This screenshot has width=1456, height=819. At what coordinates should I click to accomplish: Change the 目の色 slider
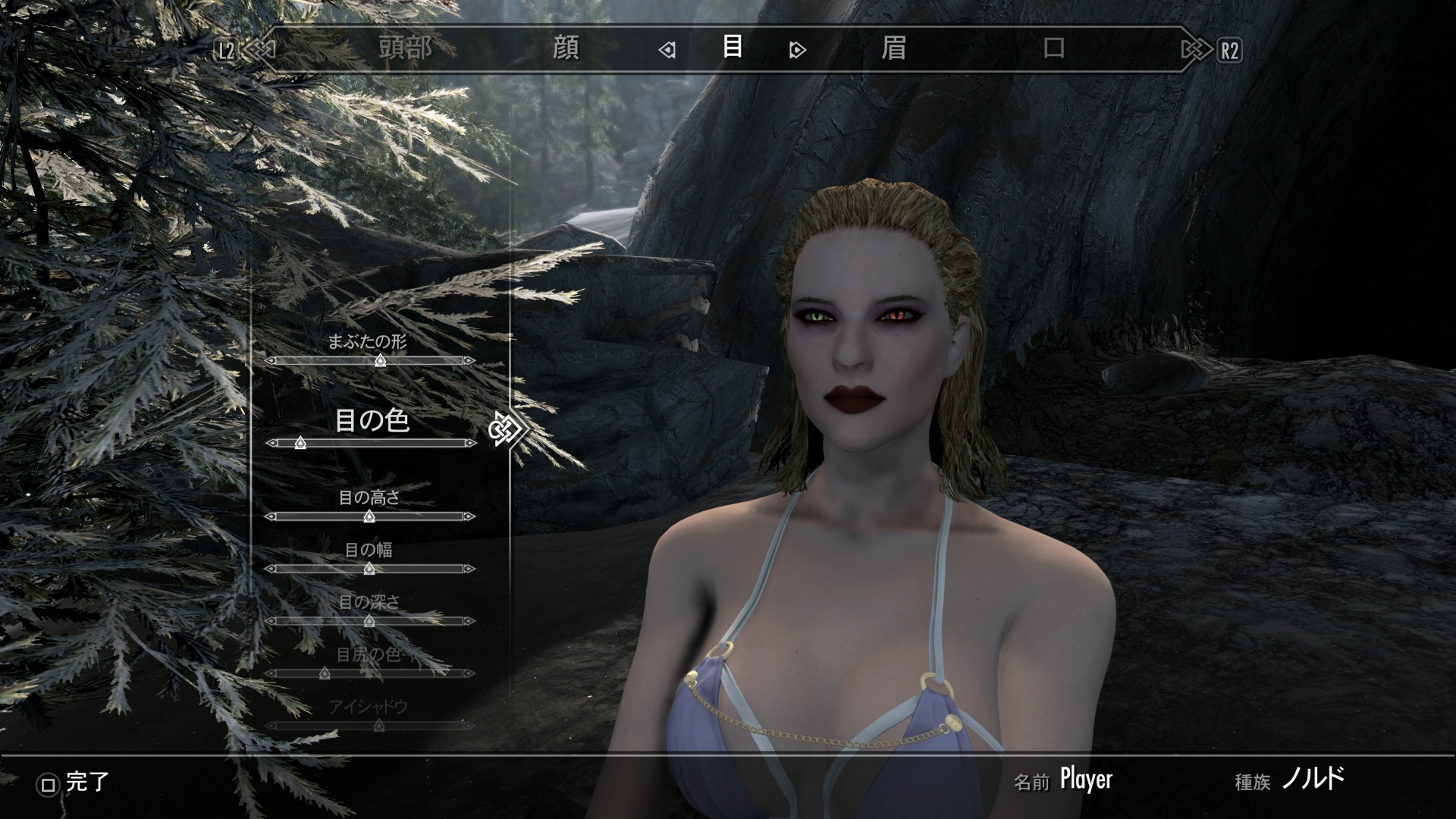click(300, 443)
